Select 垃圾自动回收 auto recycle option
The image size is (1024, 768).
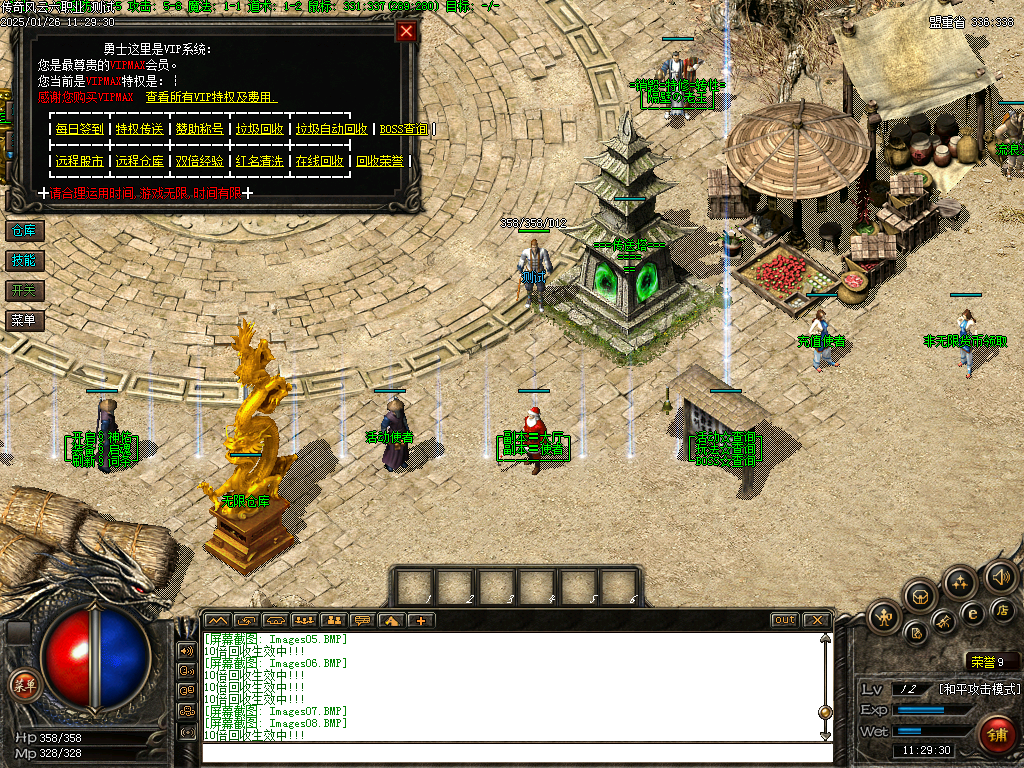pos(331,129)
